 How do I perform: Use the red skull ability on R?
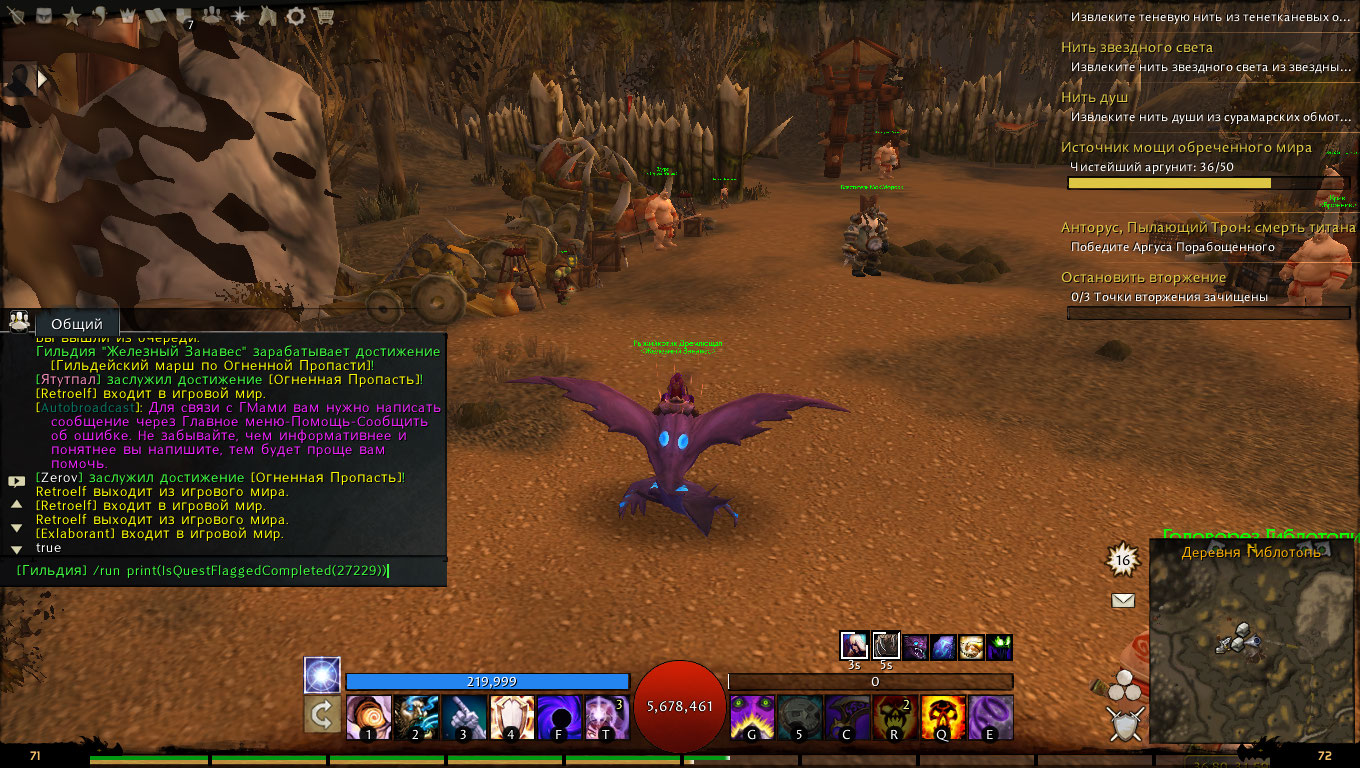click(x=895, y=717)
